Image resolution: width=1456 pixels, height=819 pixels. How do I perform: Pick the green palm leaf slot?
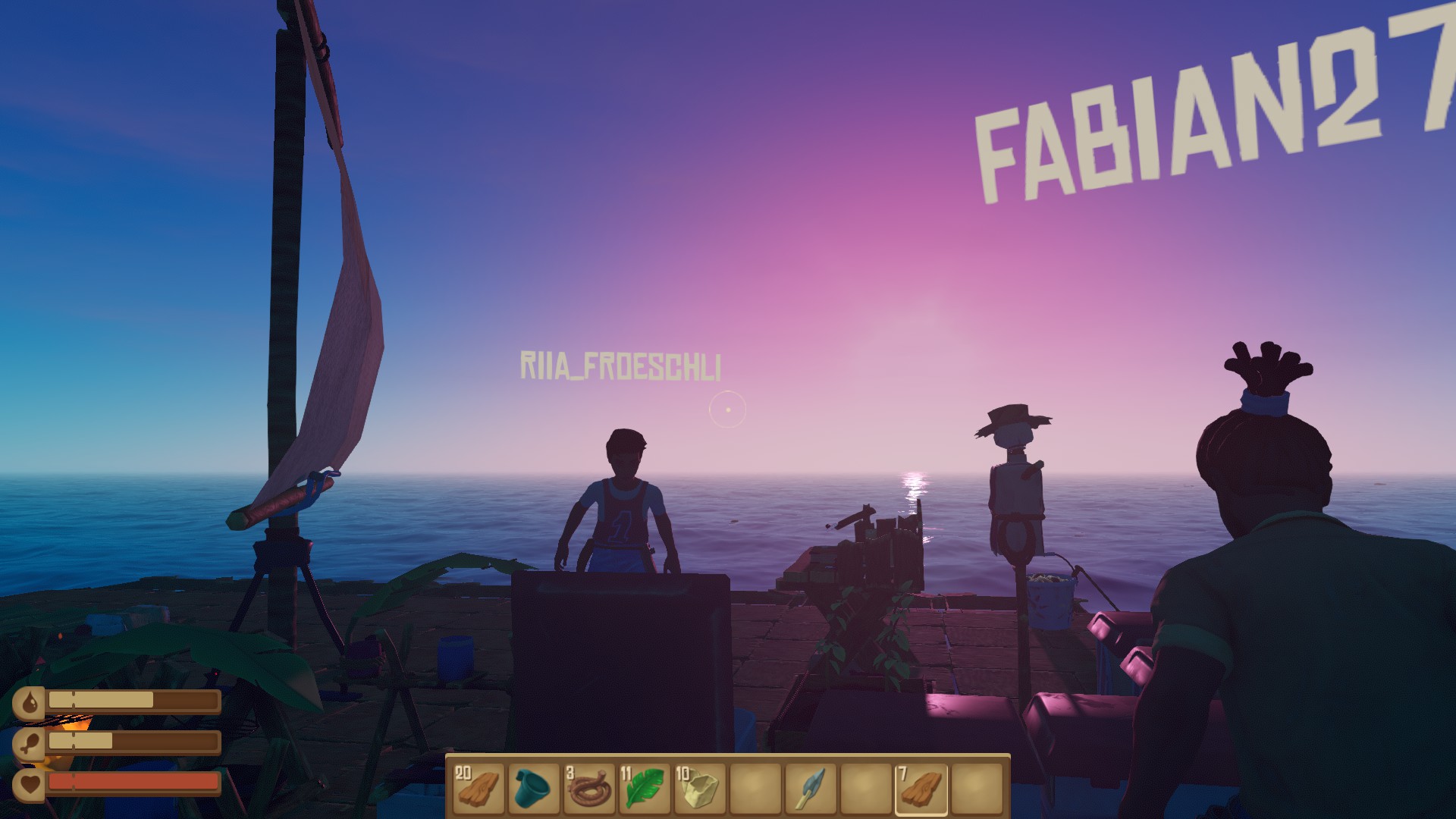click(644, 788)
